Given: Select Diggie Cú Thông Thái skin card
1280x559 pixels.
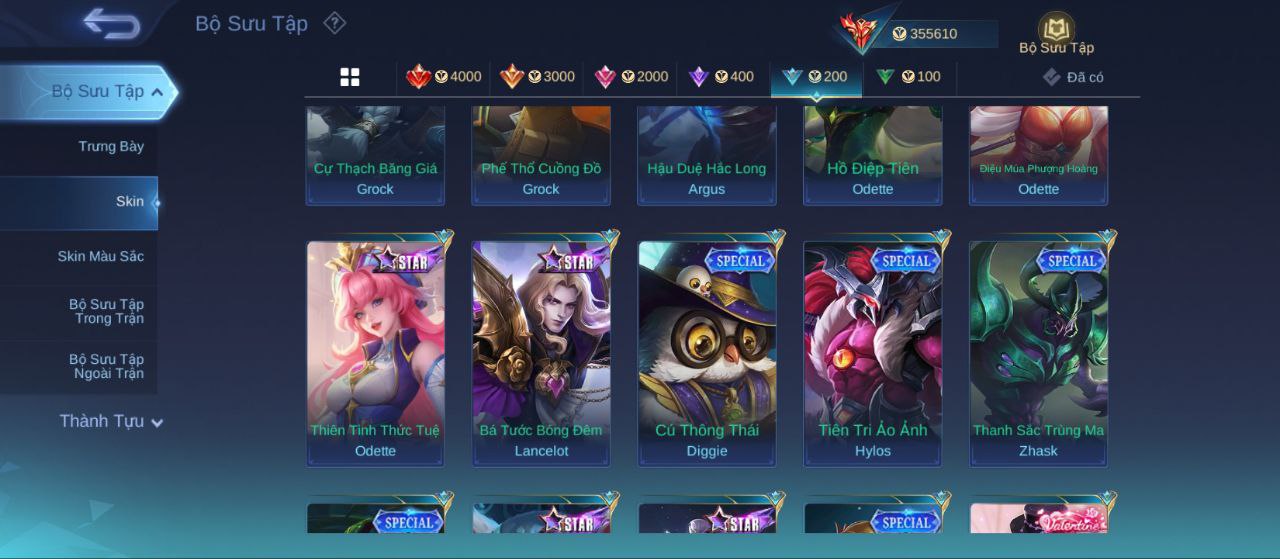Looking at the screenshot, I should (x=707, y=352).
